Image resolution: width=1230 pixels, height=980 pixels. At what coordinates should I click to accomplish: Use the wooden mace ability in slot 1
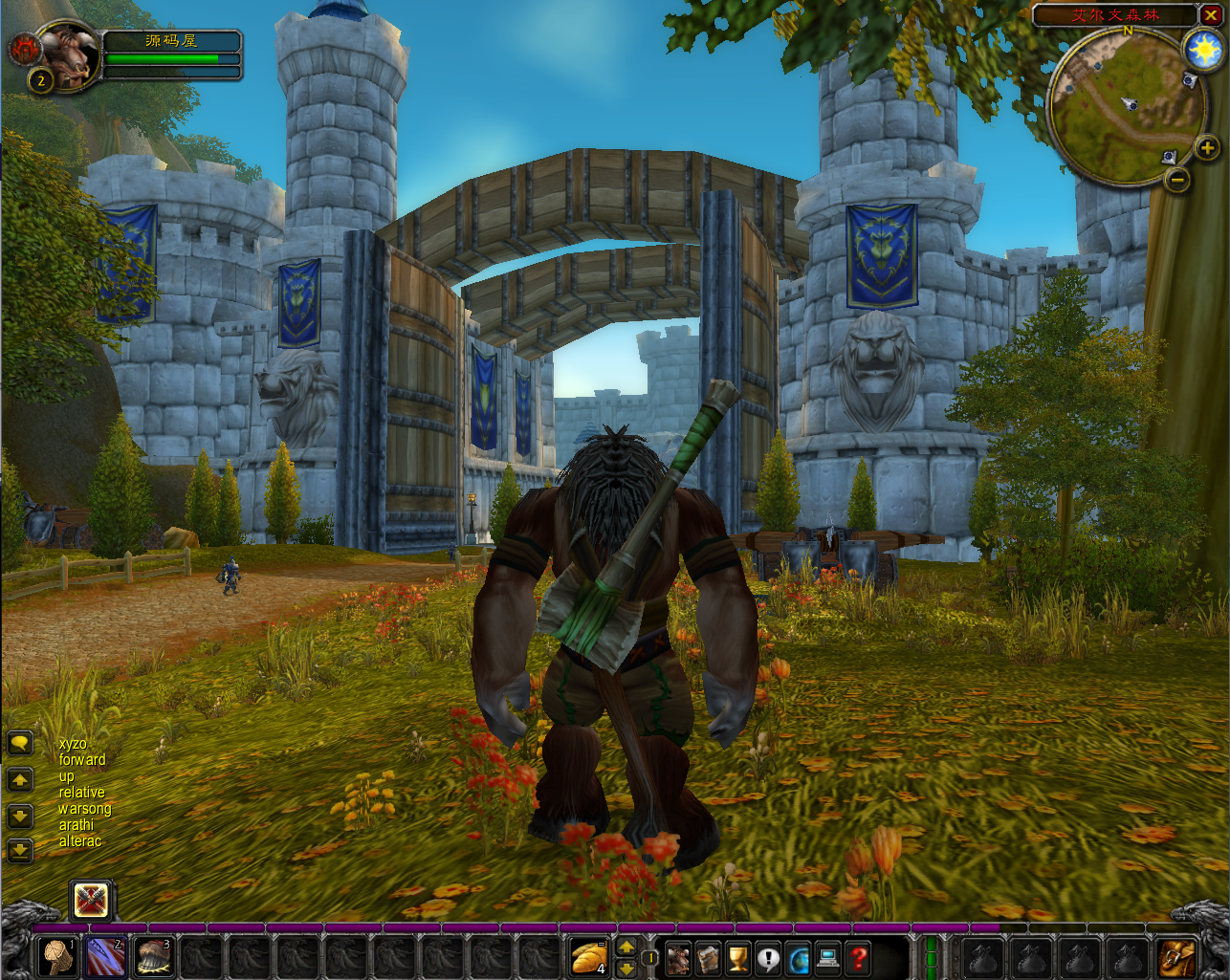pos(59,957)
